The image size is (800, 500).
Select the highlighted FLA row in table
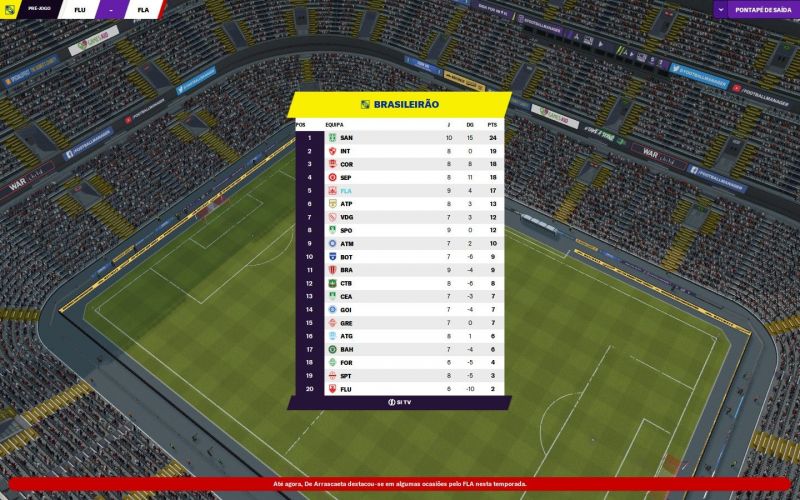400,190
